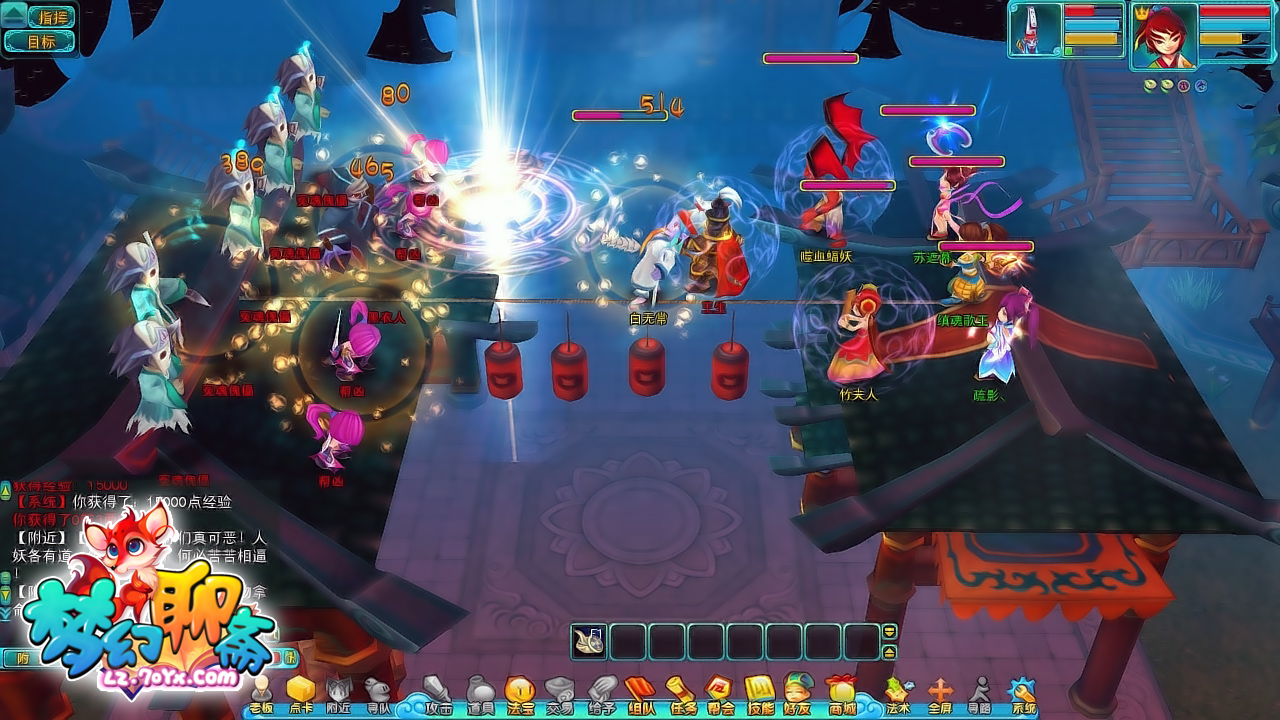Click the hotbar page-up arrow
The height and width of the screenshot is (720, 1280).
click(889, 631)
